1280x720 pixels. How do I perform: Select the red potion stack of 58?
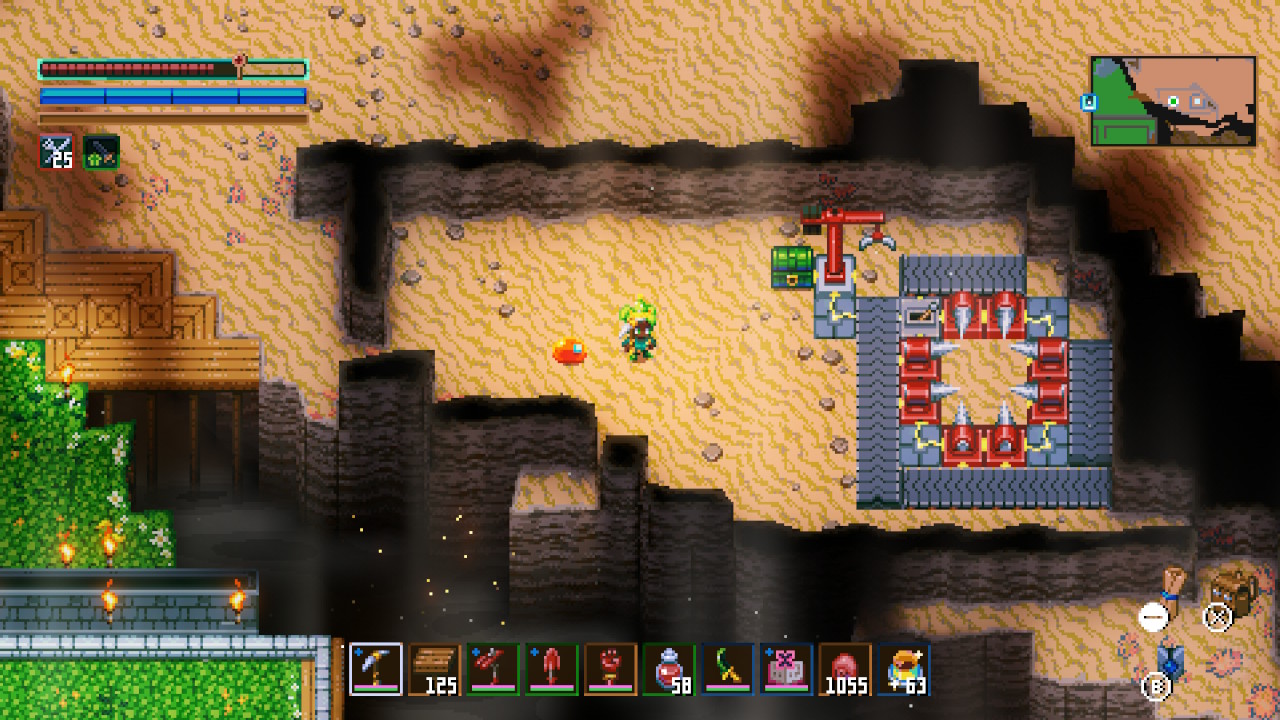pos(669,668)
